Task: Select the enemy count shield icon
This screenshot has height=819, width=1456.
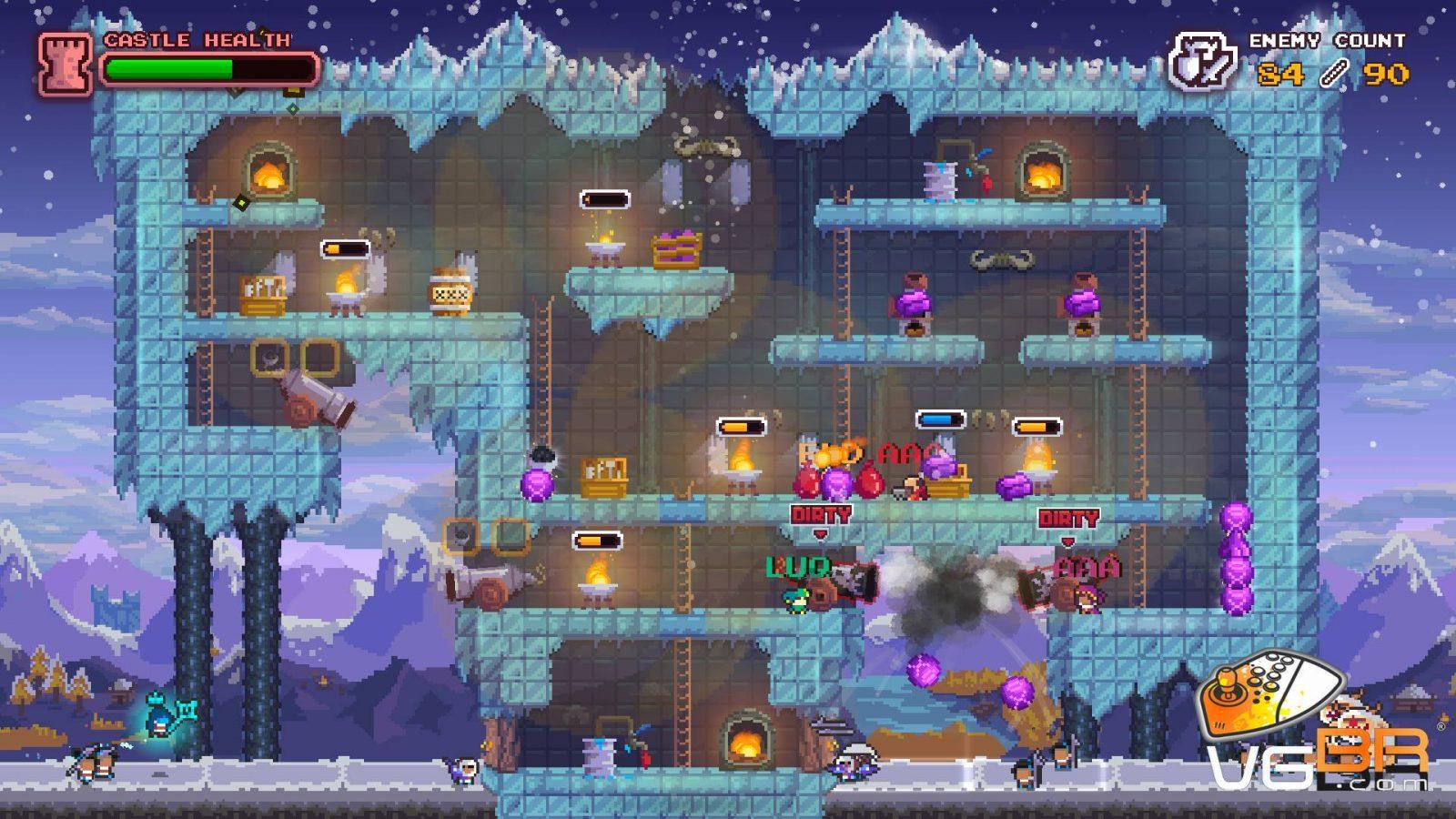Action: tap(1202, 62)
